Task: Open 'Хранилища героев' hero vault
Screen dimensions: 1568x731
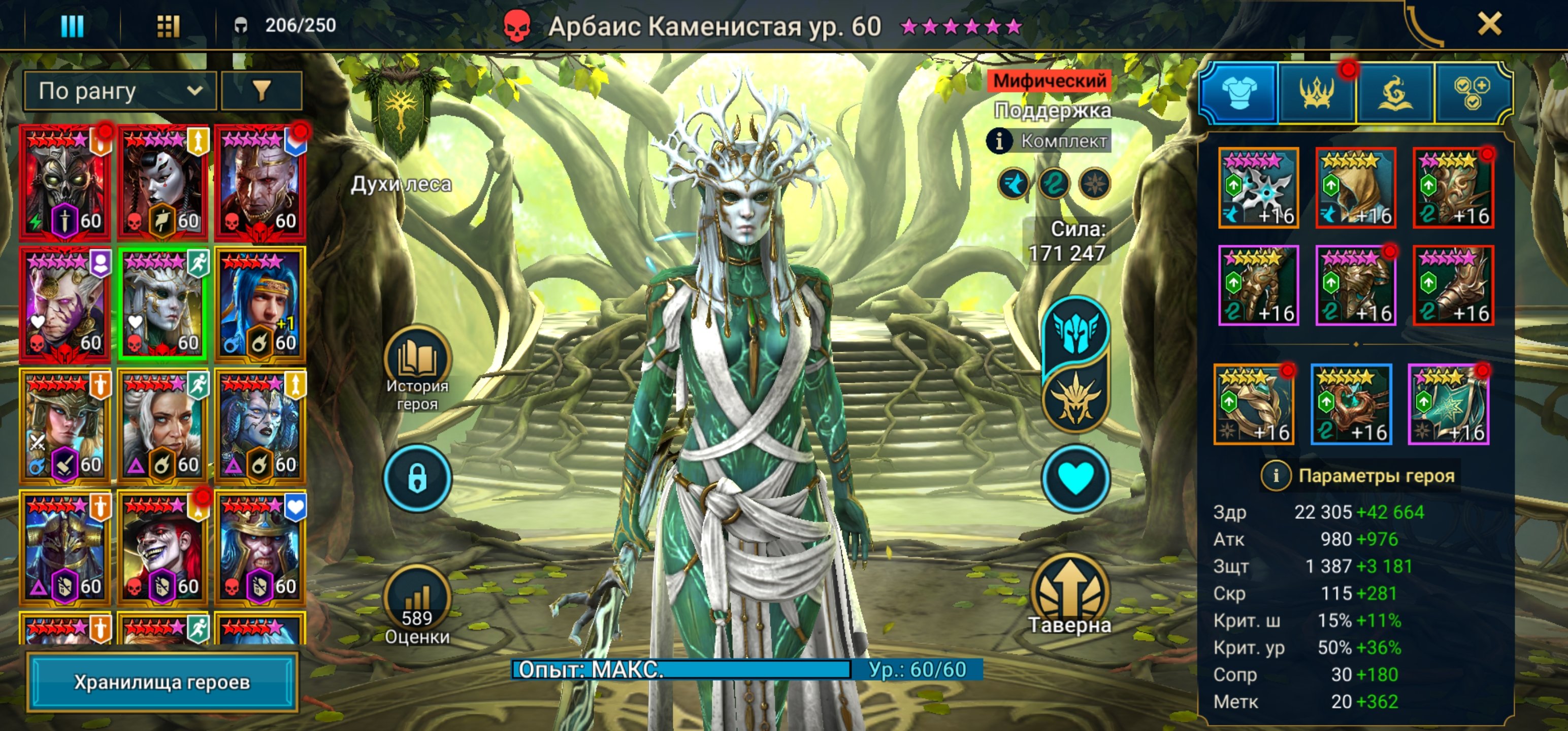Action: (x=162, y=682)
